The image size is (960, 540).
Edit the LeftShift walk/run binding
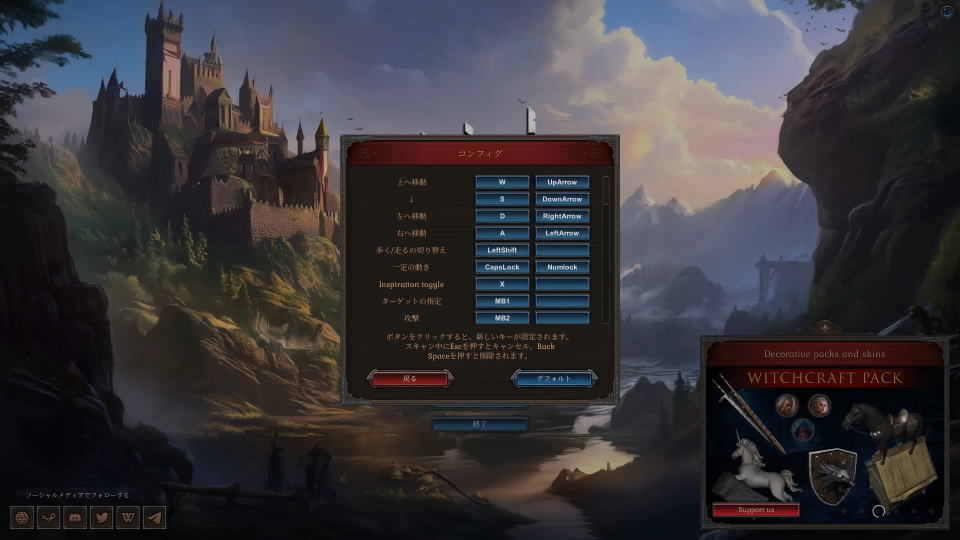(x=502, y=250)
